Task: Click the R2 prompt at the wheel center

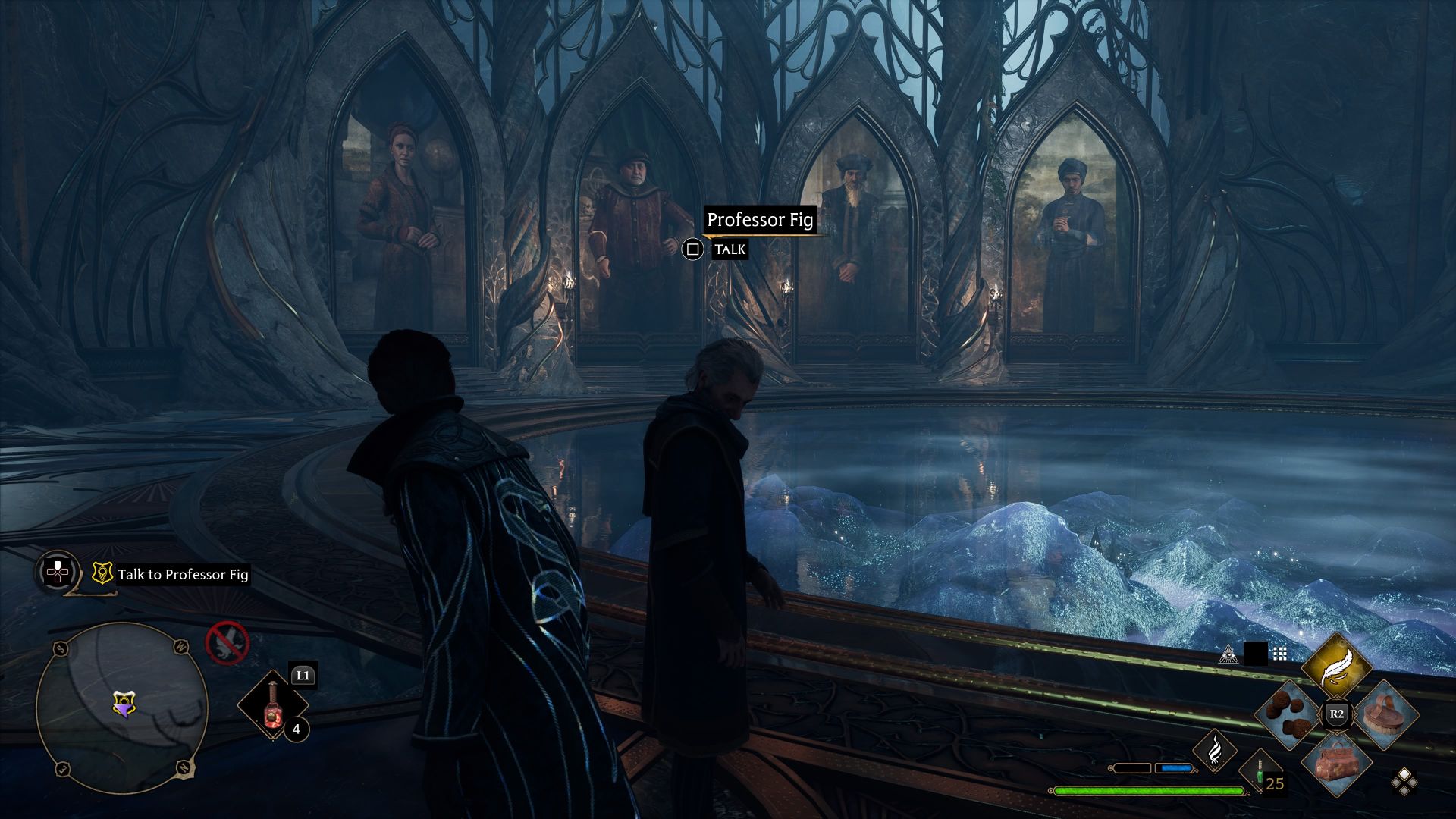Action: click(x=1336, y=714)
